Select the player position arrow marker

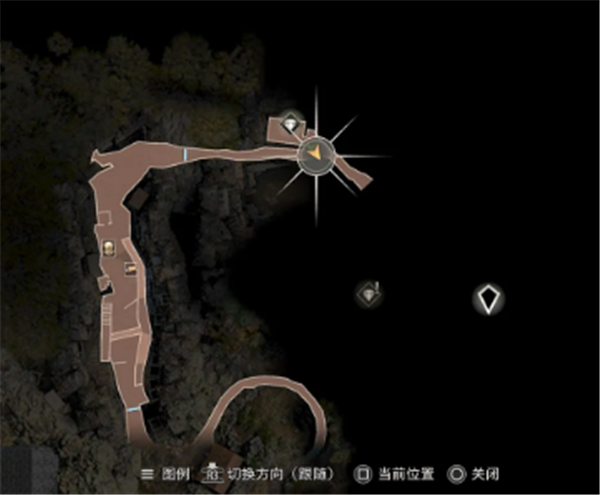[x=315, y=153]
